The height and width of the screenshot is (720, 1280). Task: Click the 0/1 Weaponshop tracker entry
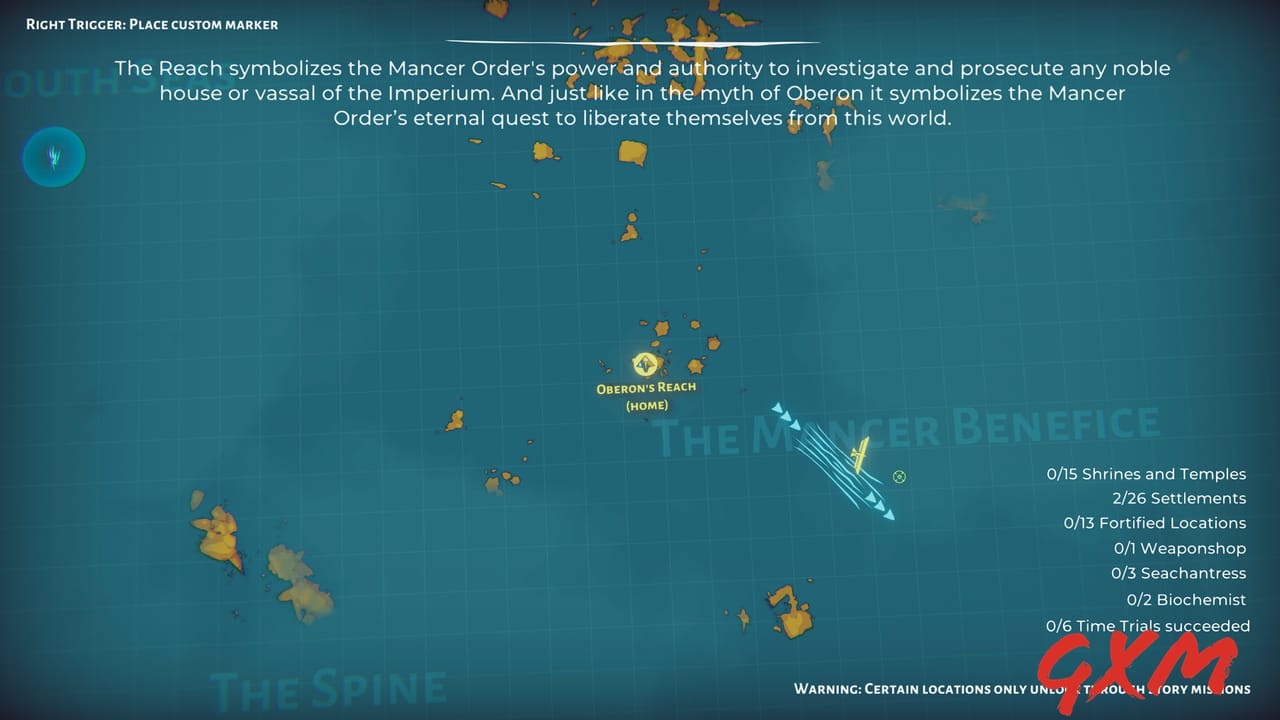click(x=1180, y=548)
